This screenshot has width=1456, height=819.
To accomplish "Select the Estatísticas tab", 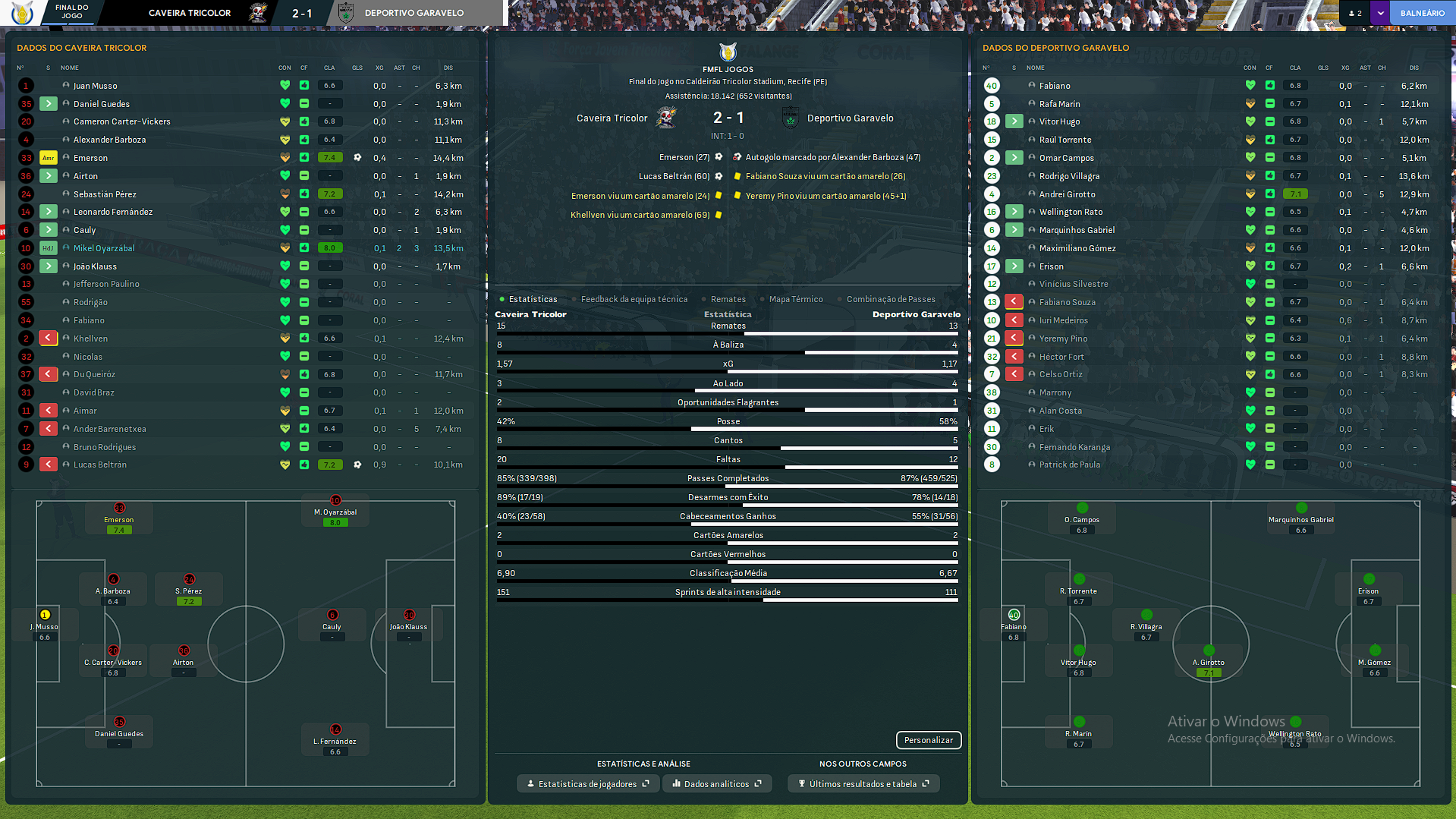I will (533, 299).
